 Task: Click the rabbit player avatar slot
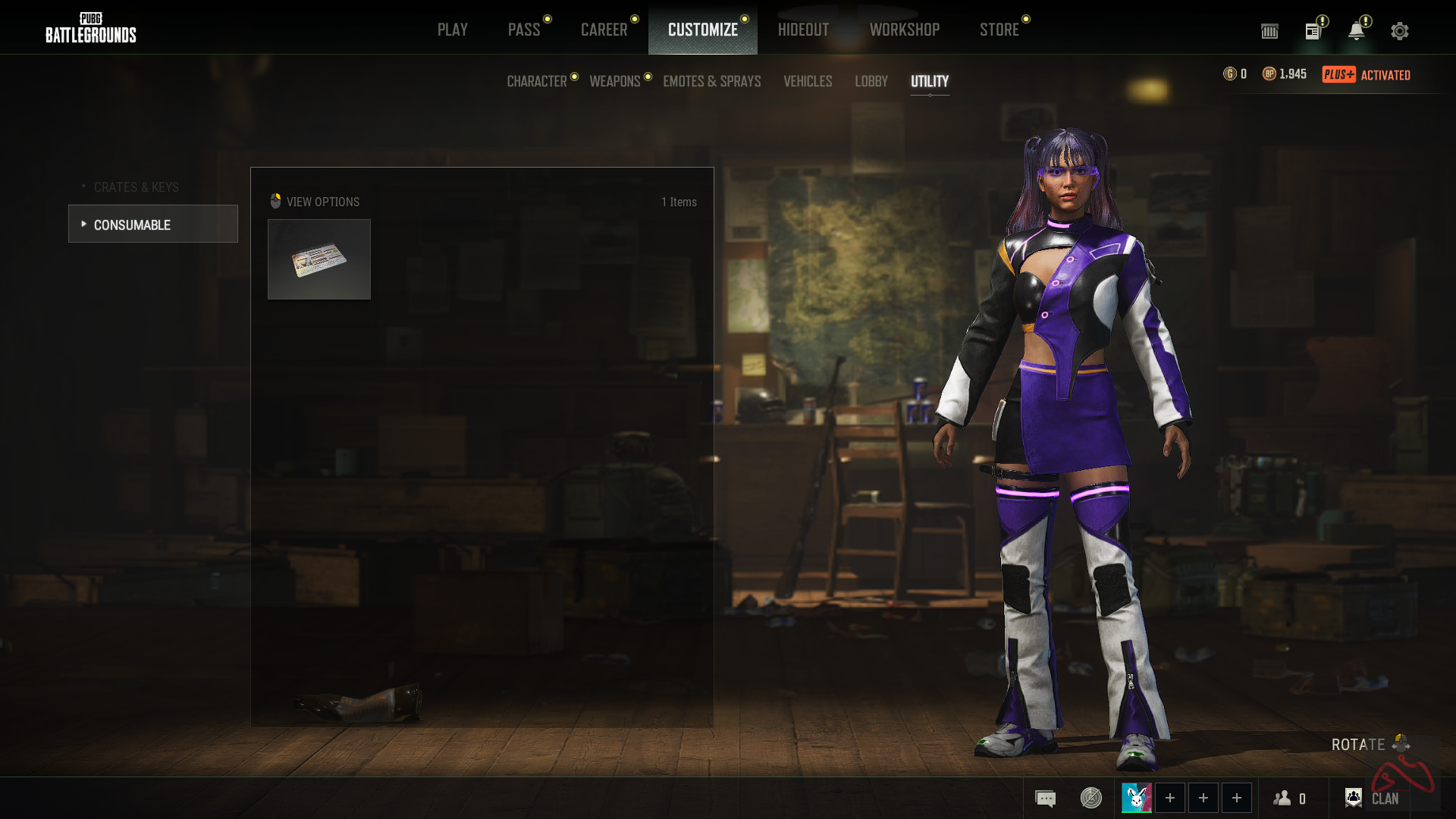coord(1136,798)
